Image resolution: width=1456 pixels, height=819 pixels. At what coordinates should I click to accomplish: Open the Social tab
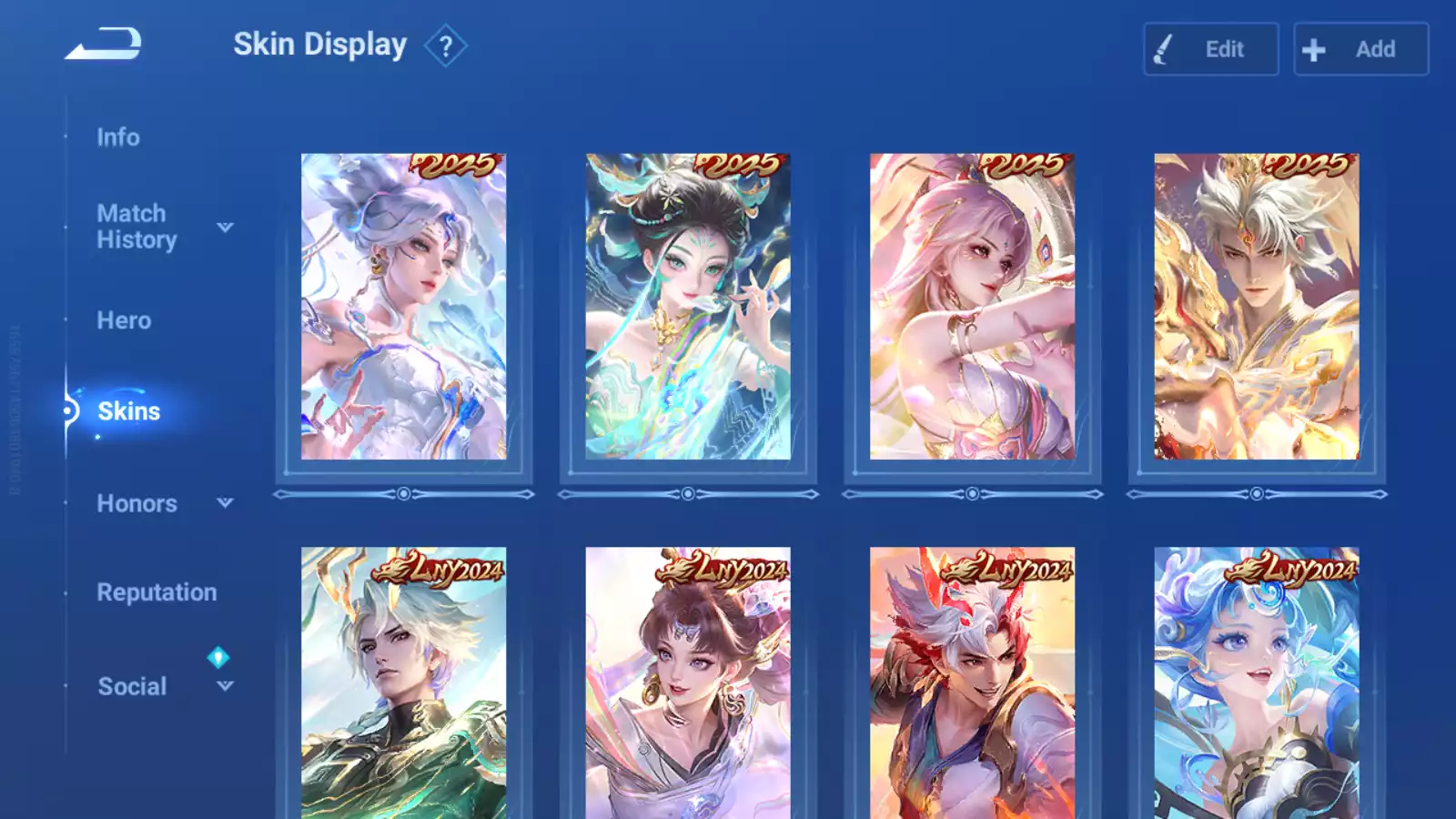tap(132, 686)
